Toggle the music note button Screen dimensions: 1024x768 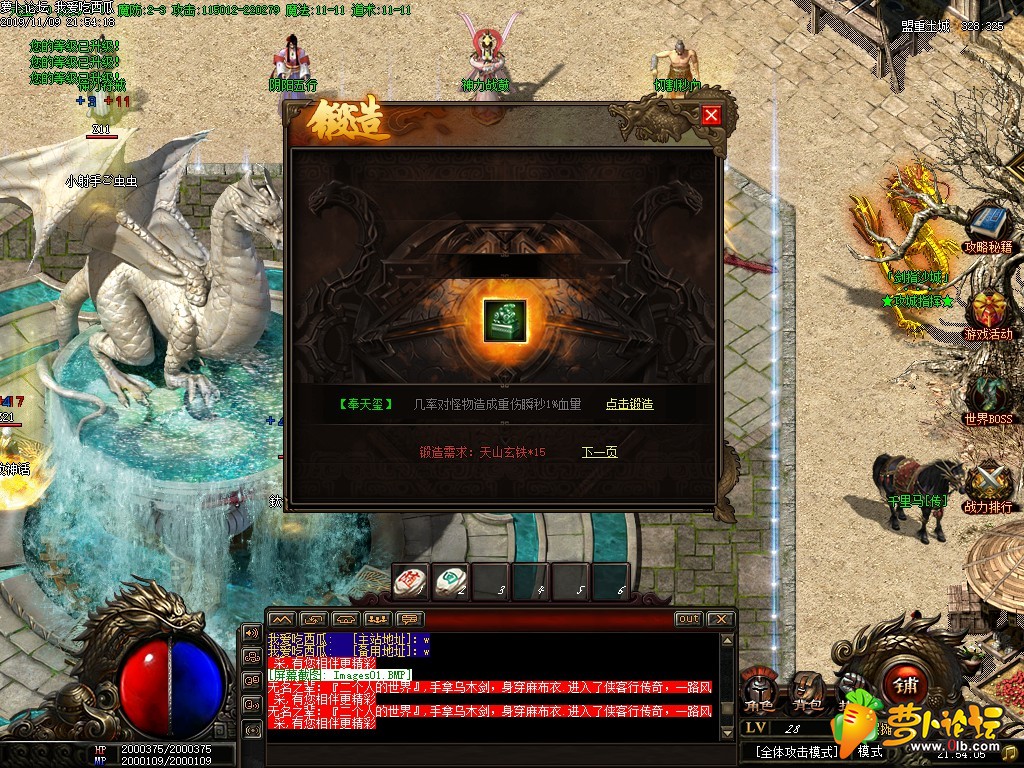1008,751
